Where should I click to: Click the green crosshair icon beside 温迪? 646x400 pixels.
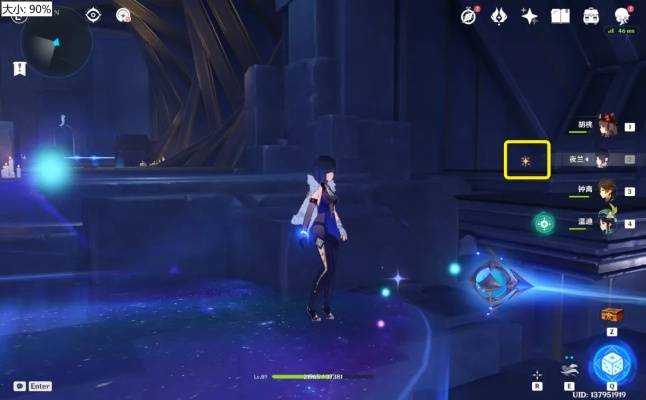click(544, 223)
